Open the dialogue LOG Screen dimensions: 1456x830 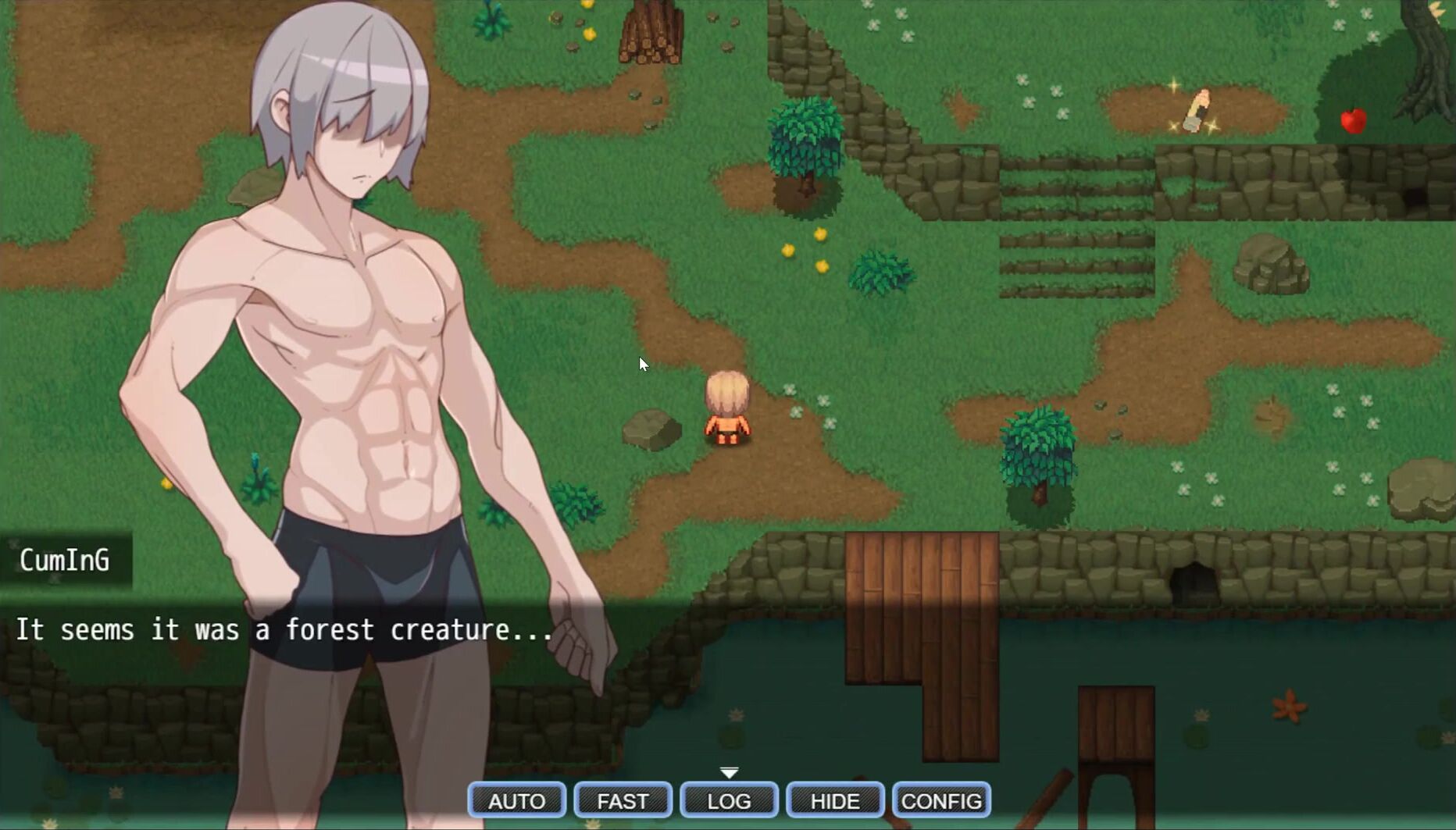tap(729, 800)
